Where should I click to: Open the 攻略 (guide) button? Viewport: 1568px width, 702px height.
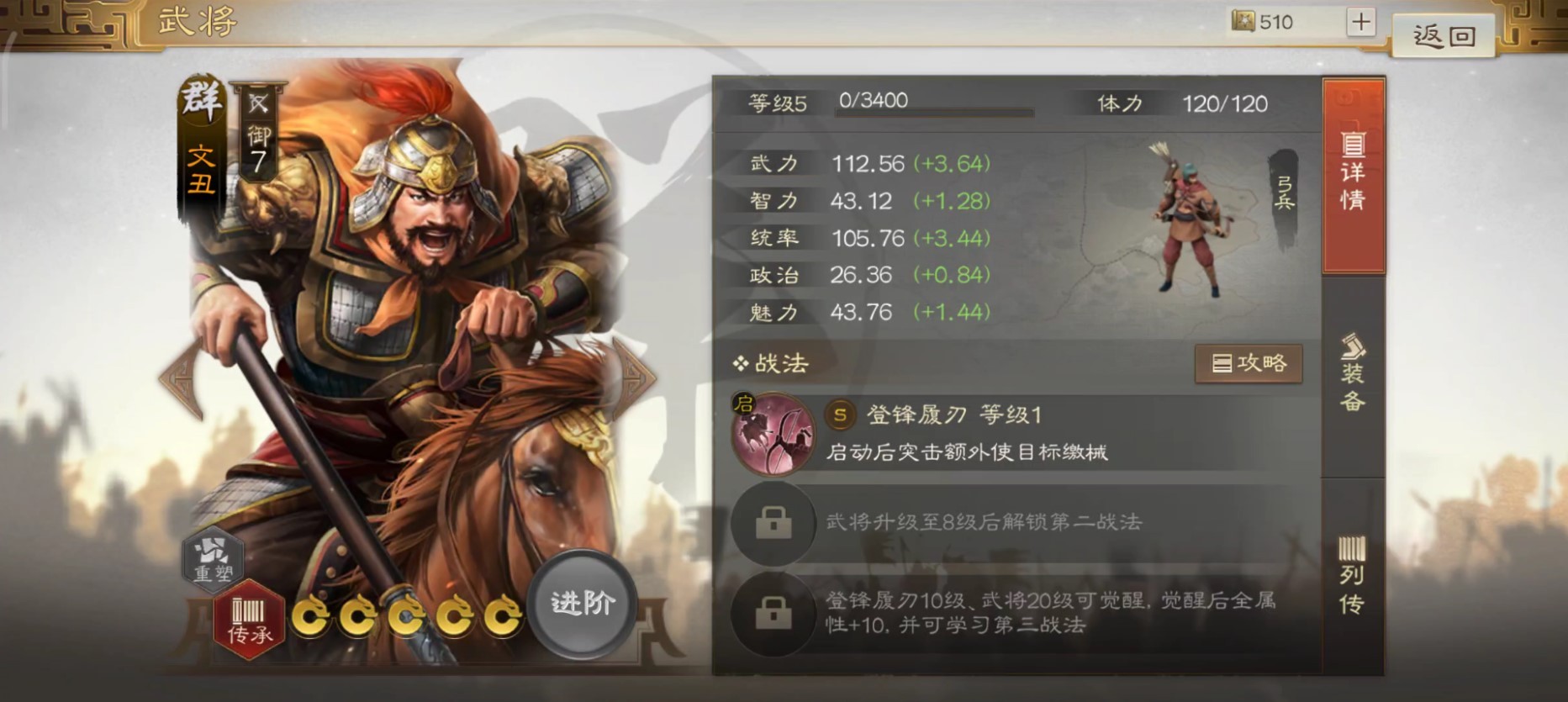point(1249,363)
